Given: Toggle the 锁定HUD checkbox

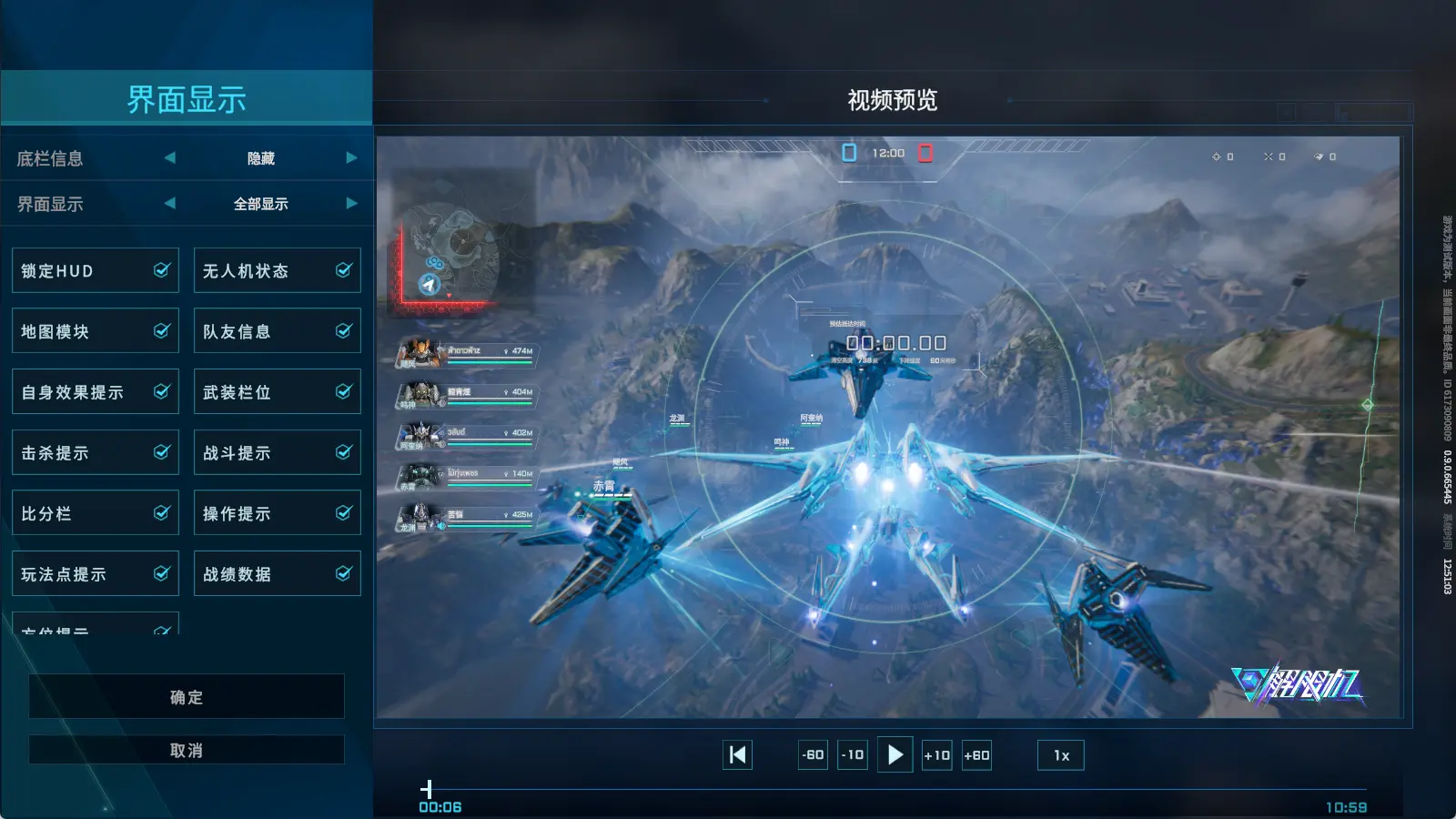Looking at the screenshot, I should tap(162, 270).
